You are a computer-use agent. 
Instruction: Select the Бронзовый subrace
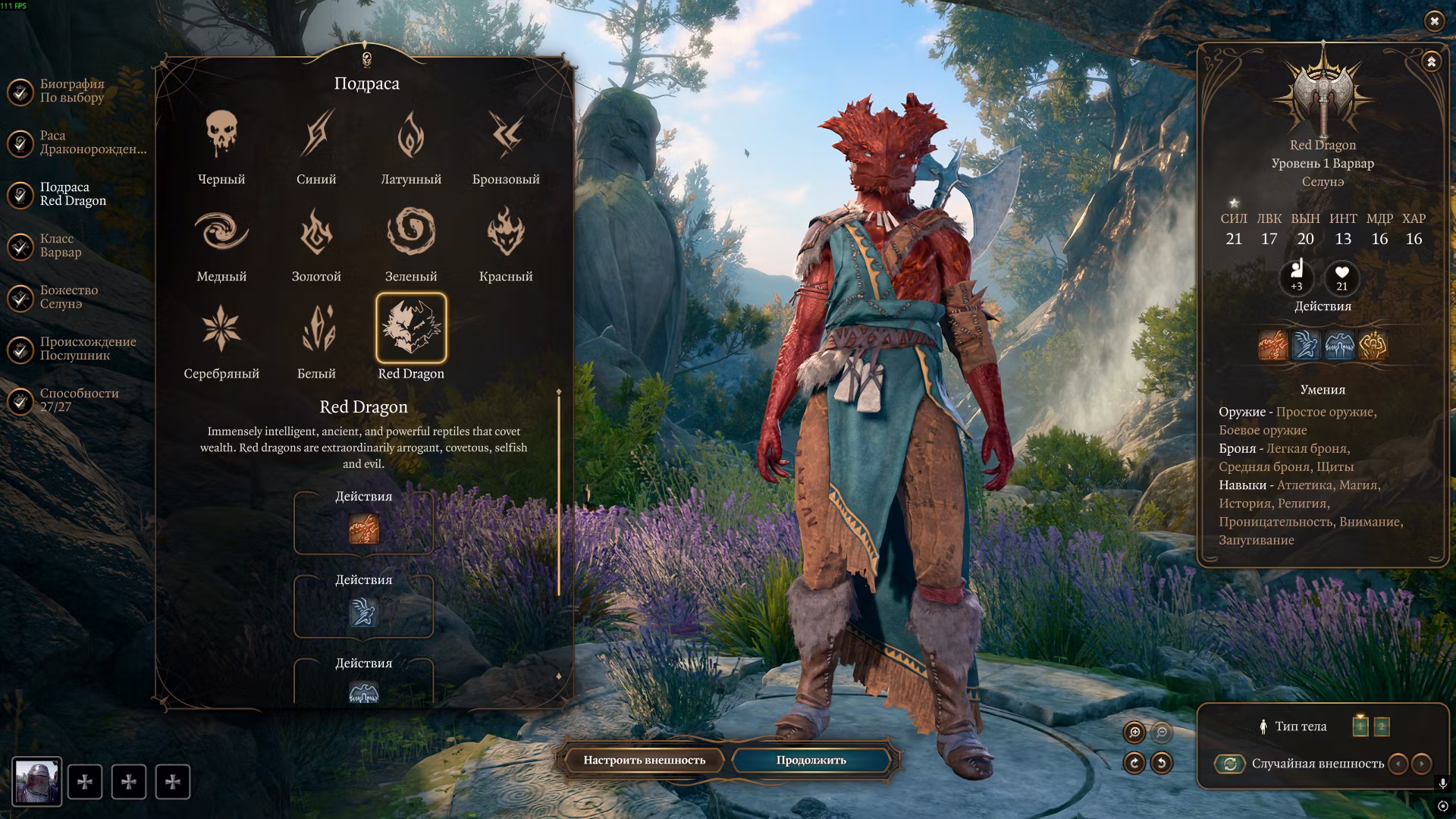[506, 136]
